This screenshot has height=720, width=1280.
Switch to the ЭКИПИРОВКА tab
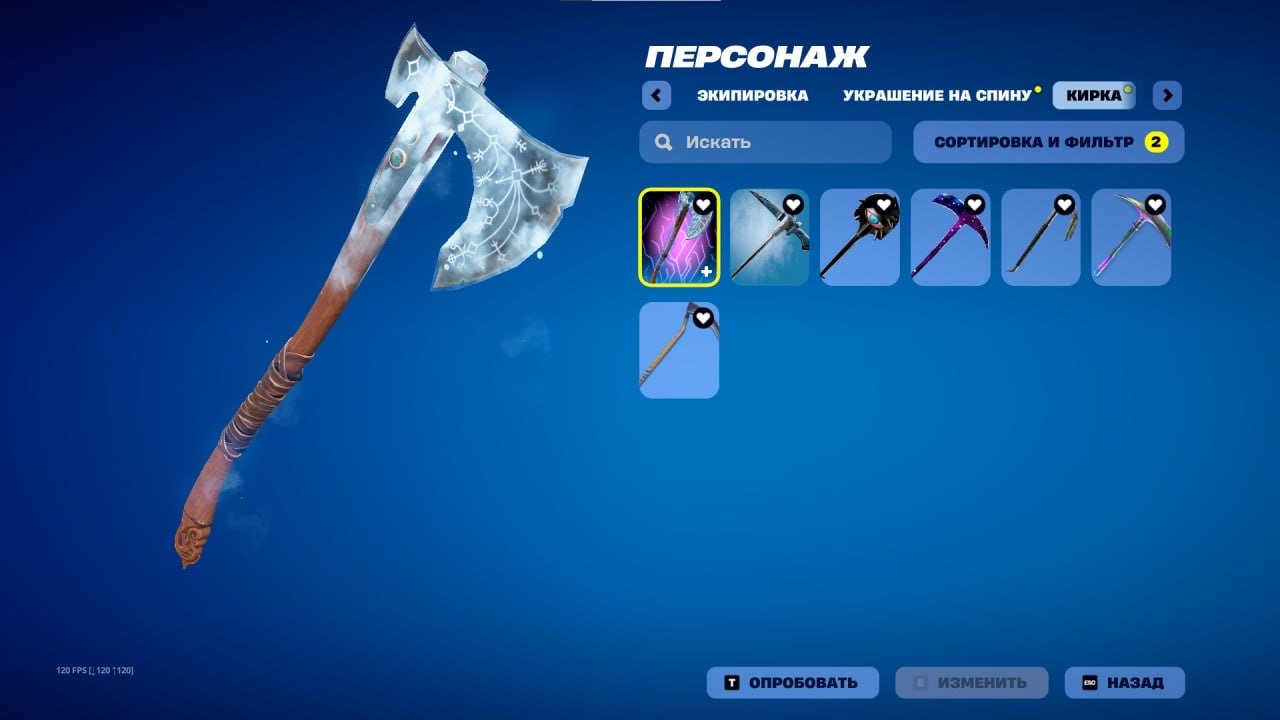click(753, 94)
